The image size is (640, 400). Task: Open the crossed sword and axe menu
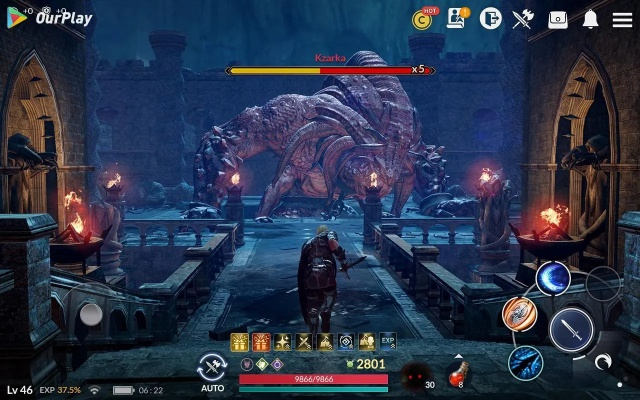click(x=523, y=19)
